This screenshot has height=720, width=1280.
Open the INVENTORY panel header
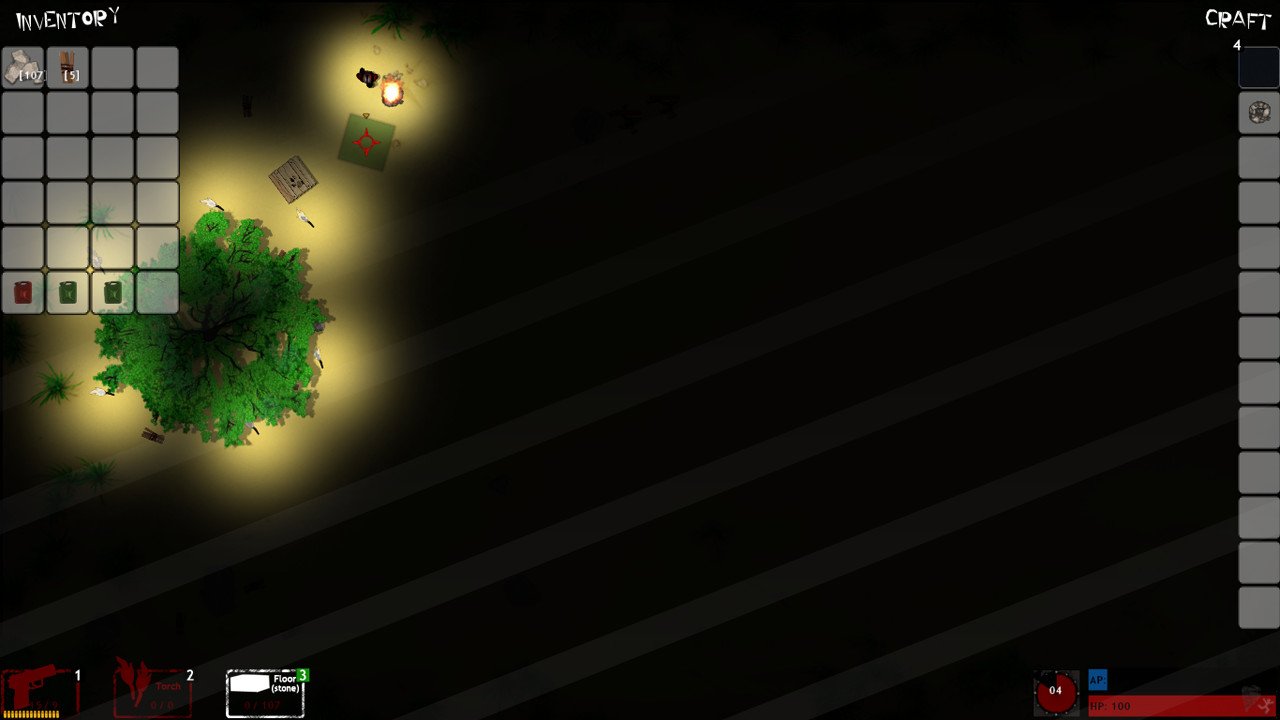click(65, 16)
